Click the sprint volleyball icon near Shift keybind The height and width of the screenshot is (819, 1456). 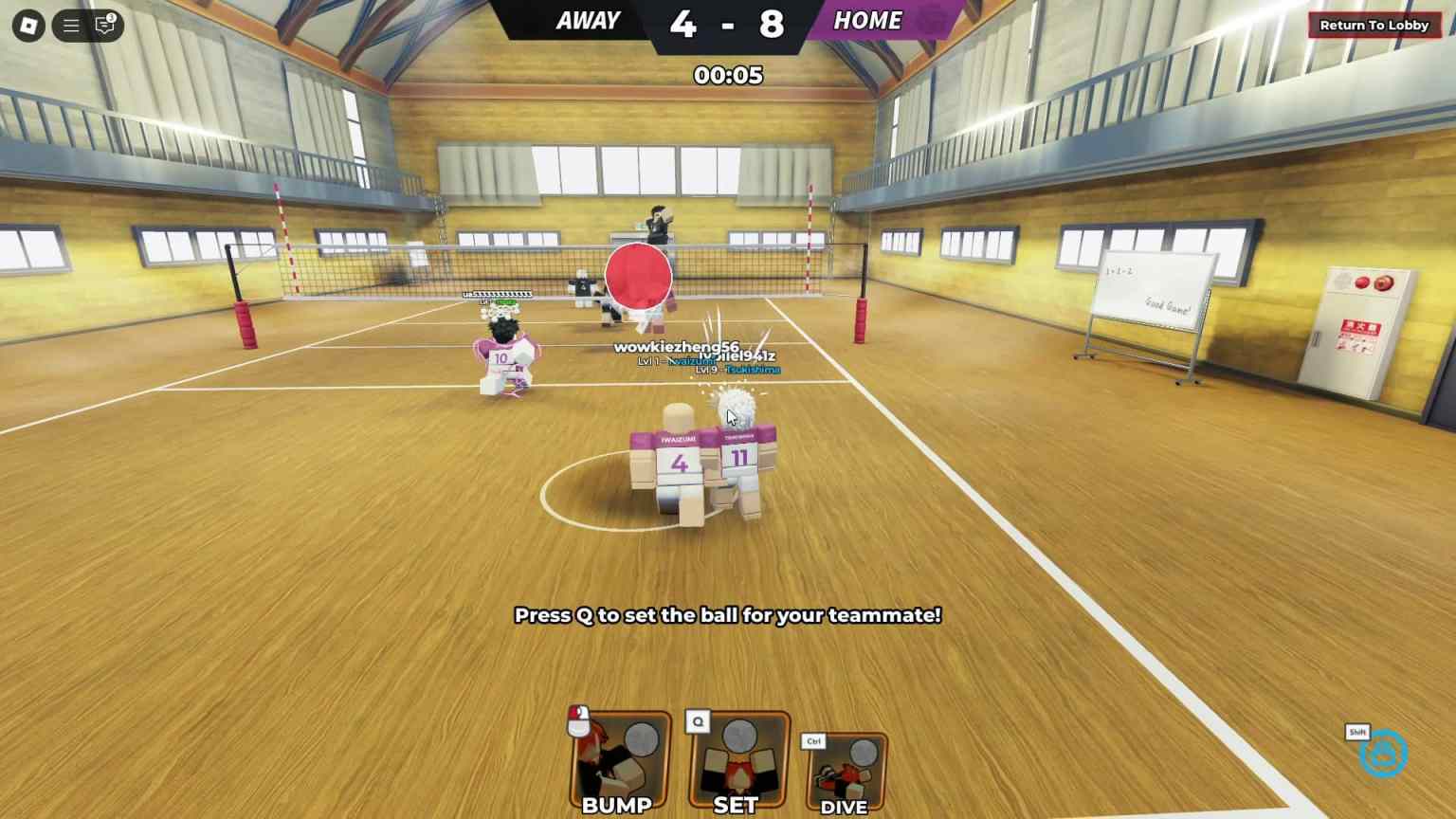pyautogui.click(x=1383, y=753)
